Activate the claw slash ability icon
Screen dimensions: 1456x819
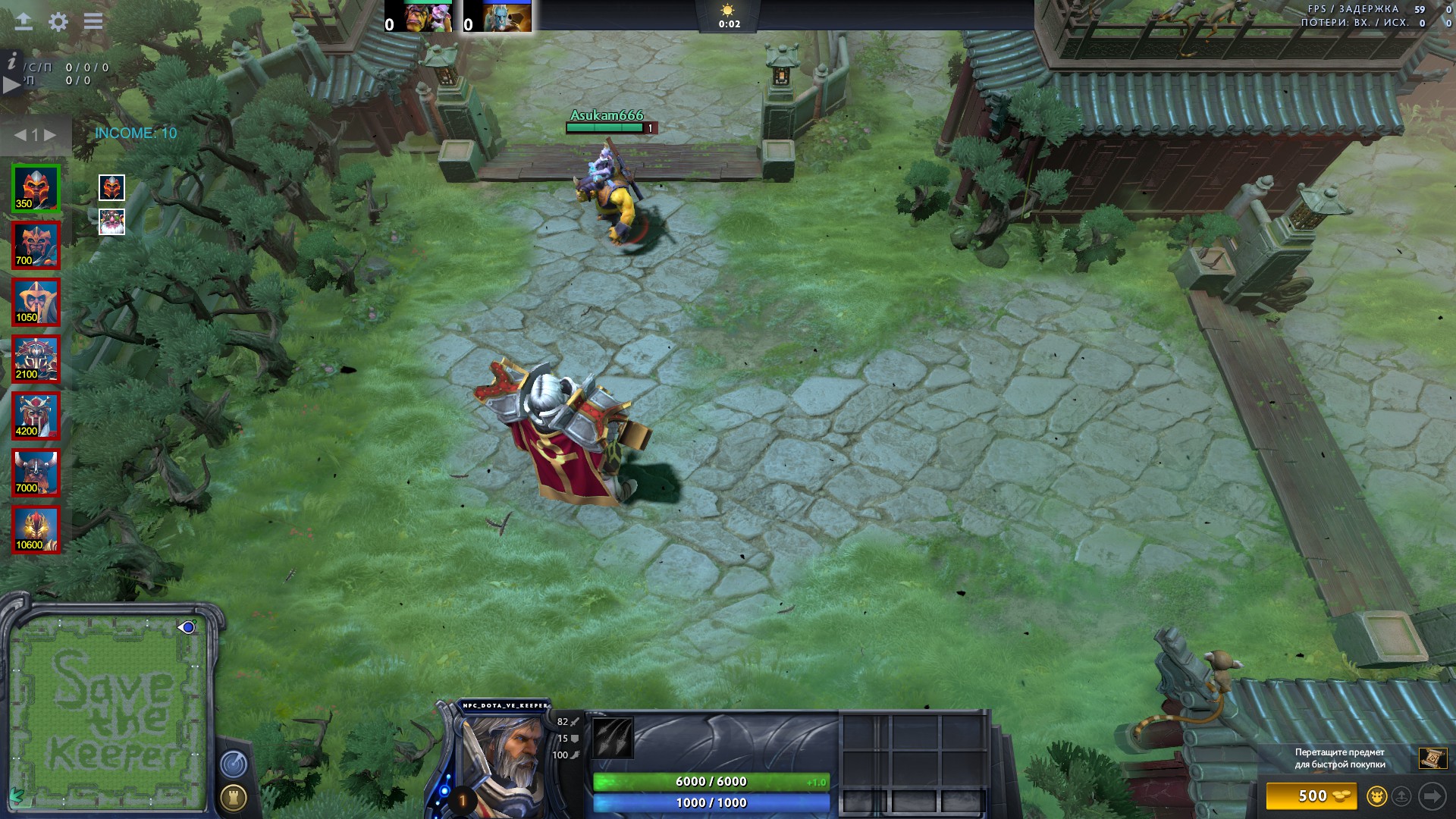pyautogui.click(x=613, y=738)
